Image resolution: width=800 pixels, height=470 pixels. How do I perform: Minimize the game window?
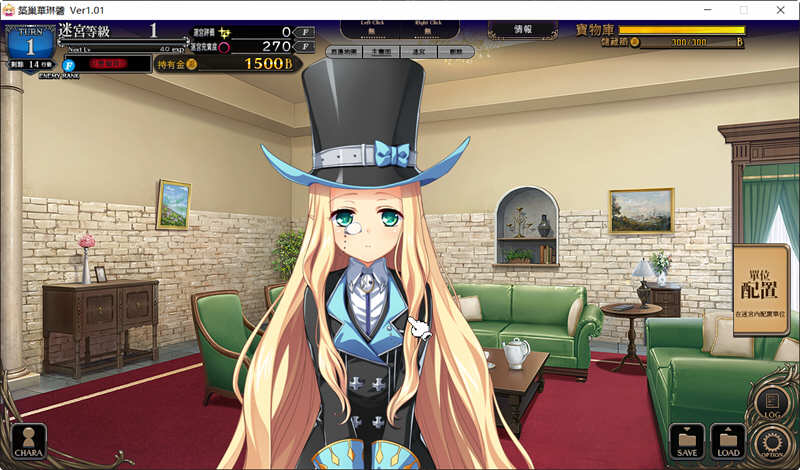pyautogui.click(x=707, y=9)
